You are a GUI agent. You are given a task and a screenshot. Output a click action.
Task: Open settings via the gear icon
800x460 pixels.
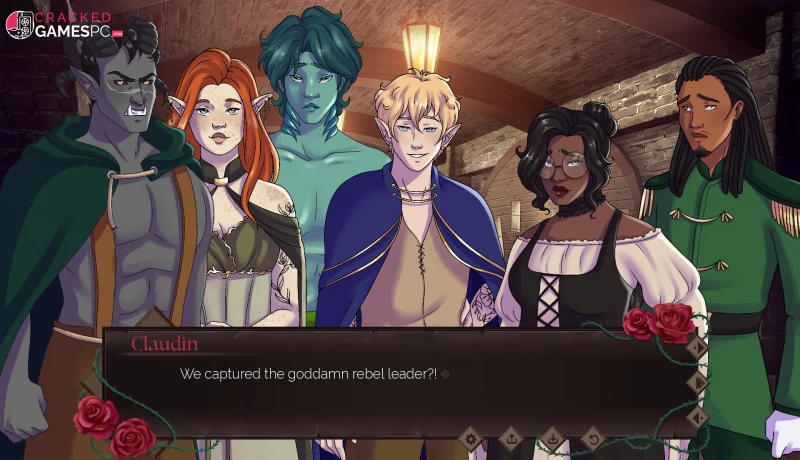click(470, 438)
